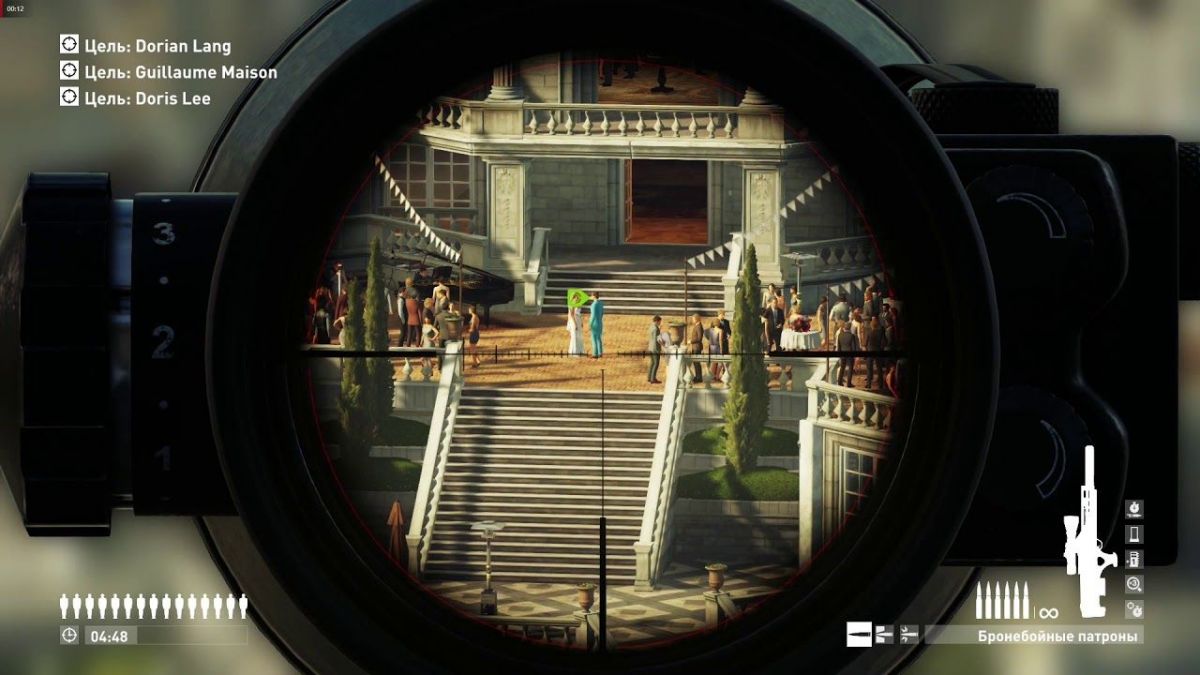Click the extended magazine perk icon
This screenshot has height=675, width=1200.
pyautogui.click(x=1134, y=559)
